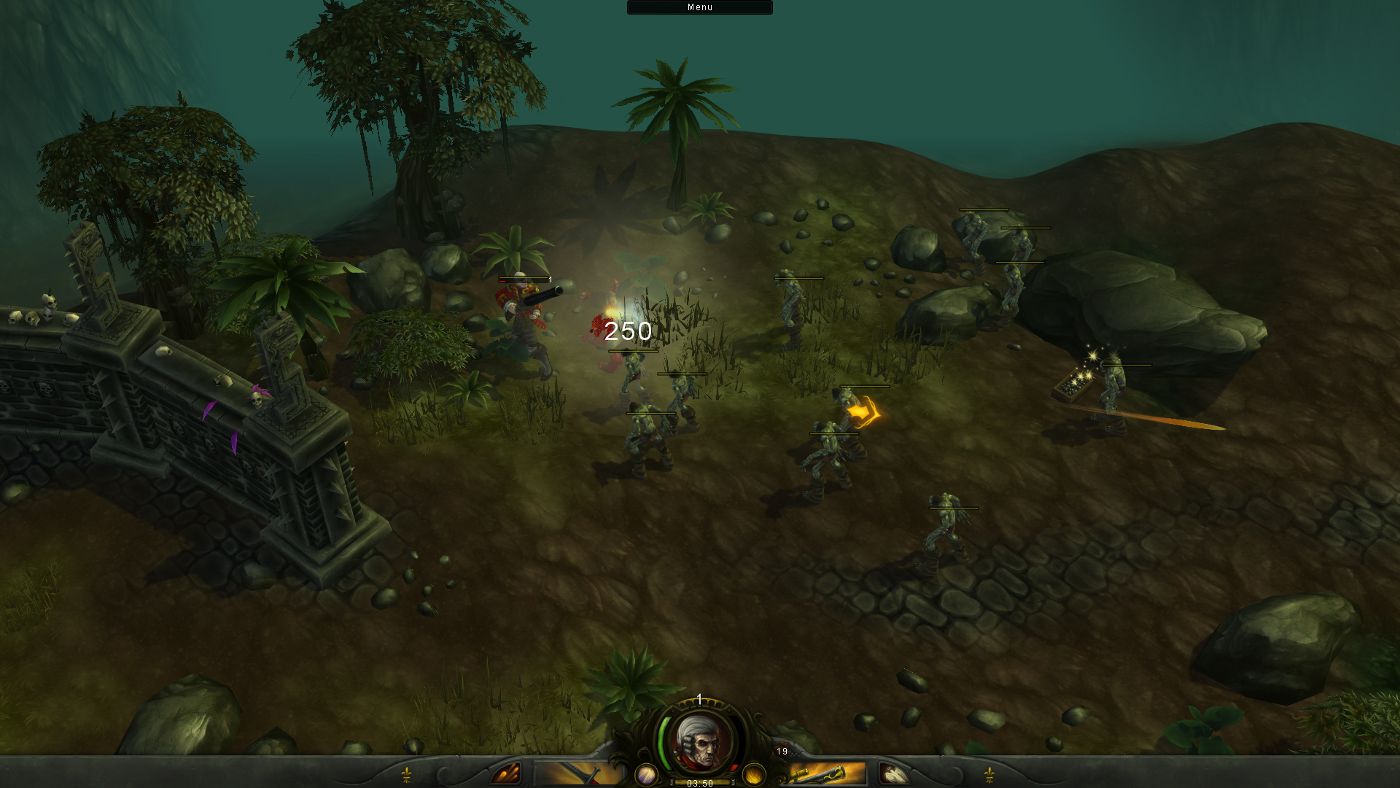
Task: Select the crossed swords melee weapon slot
Action: (578, 773)
